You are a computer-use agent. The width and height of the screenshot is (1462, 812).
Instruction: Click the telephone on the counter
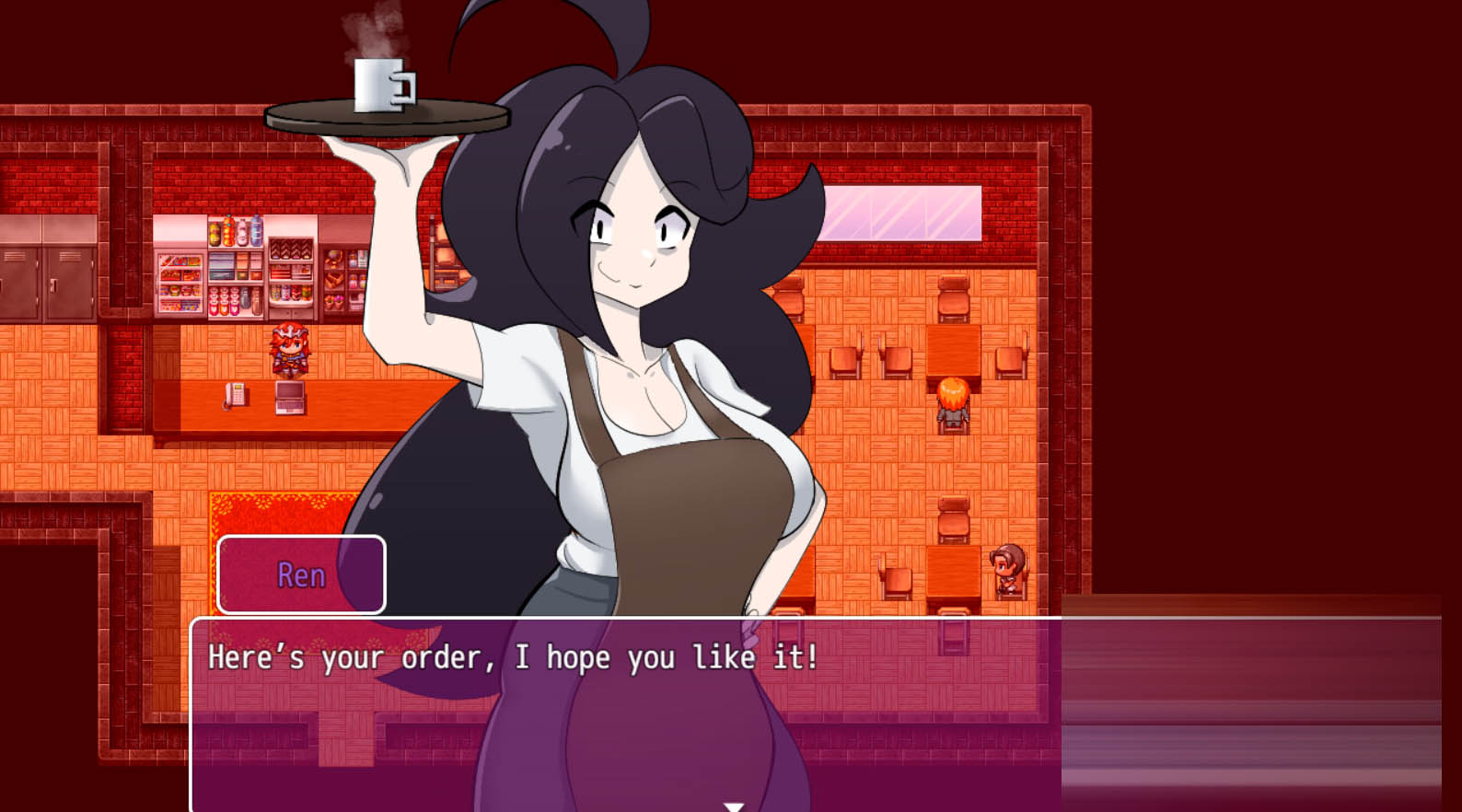(235, 396)
